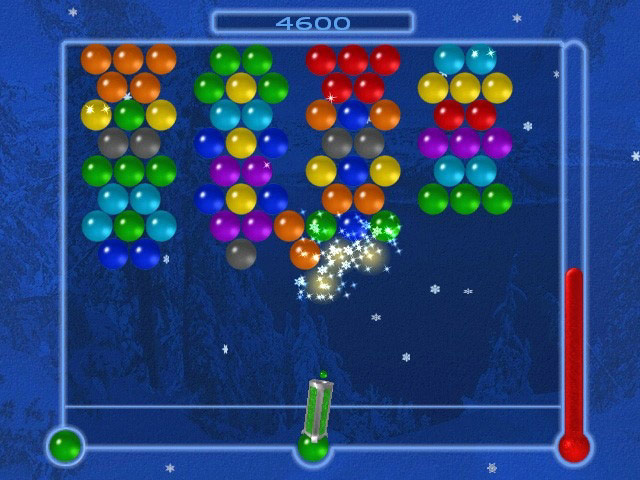Image resolution: width=640 pixels, height=480 pixels.
Task: Target the lone gray bubble below the purple pair
Action: (x=241, y=254)
